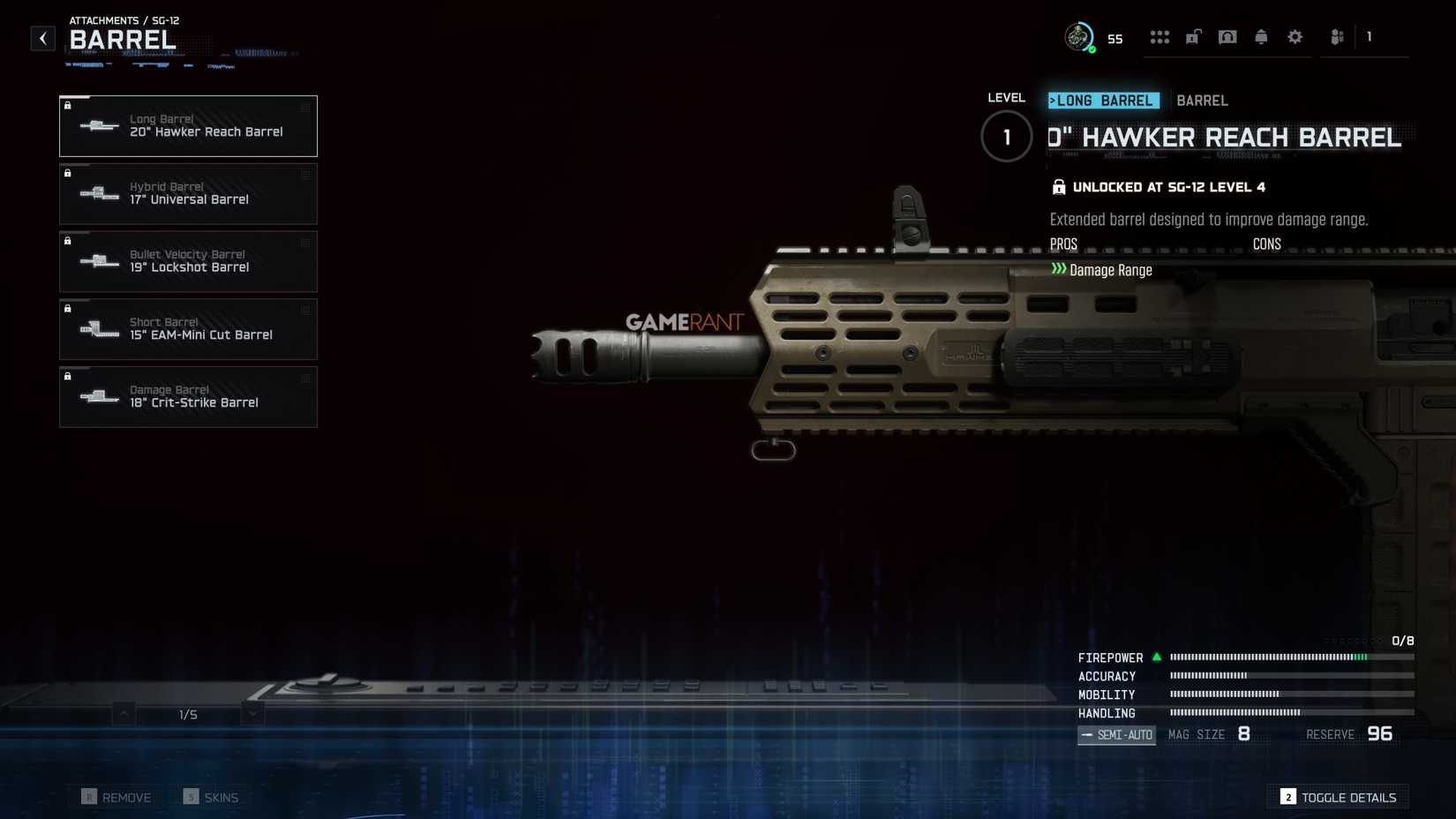
Task: Select the BARREL tab in attachment header
Action: pos(1202,101)
